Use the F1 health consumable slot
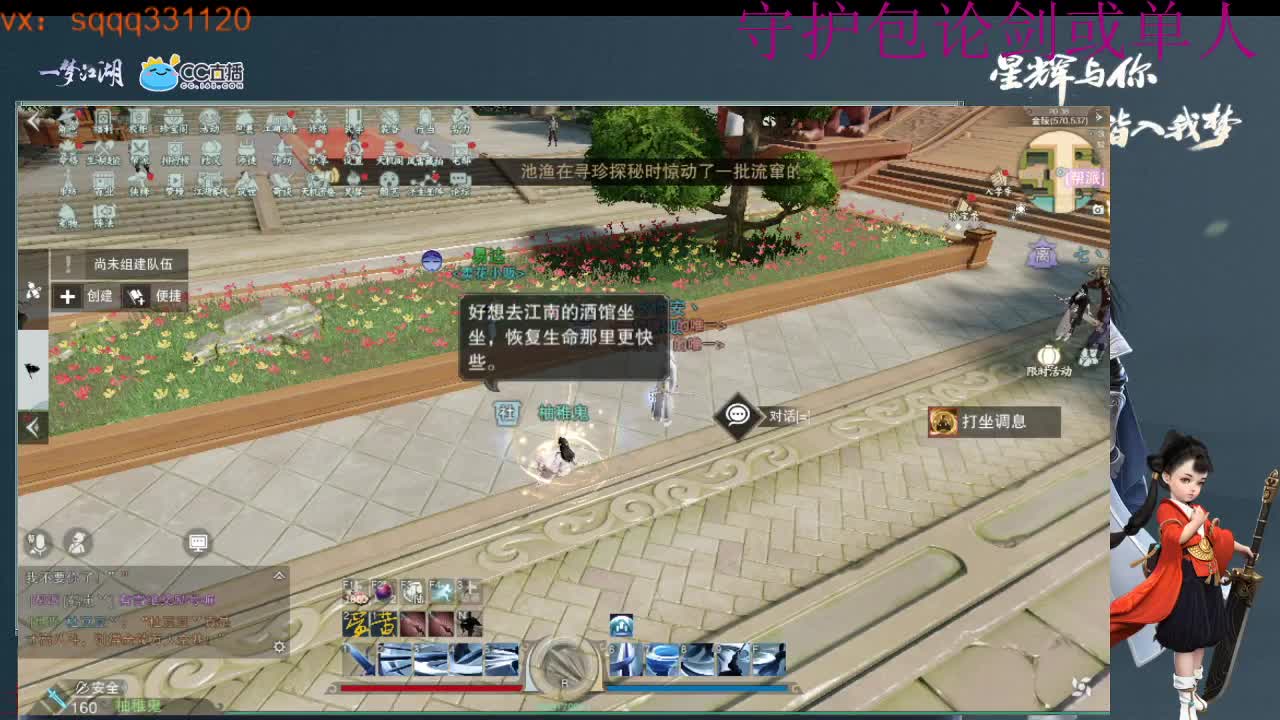 pyautogui.click(x=352, y=591)
